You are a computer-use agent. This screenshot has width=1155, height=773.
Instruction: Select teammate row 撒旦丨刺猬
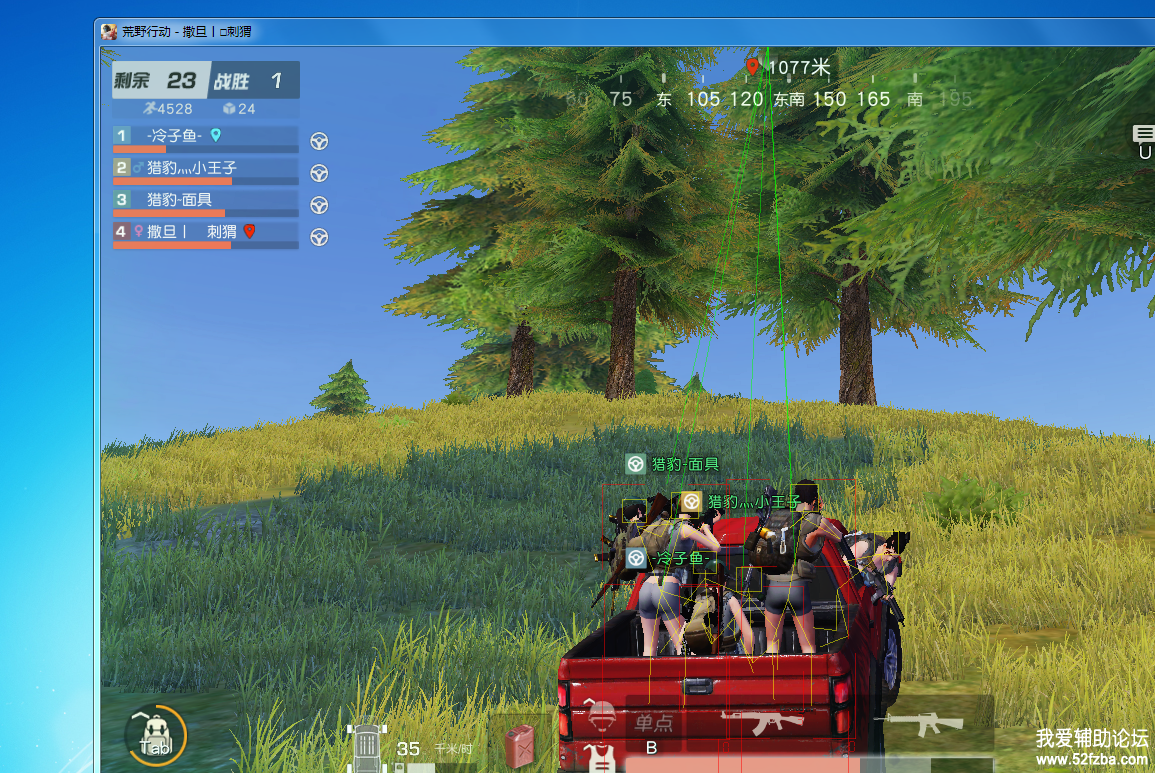click(205, 233)
